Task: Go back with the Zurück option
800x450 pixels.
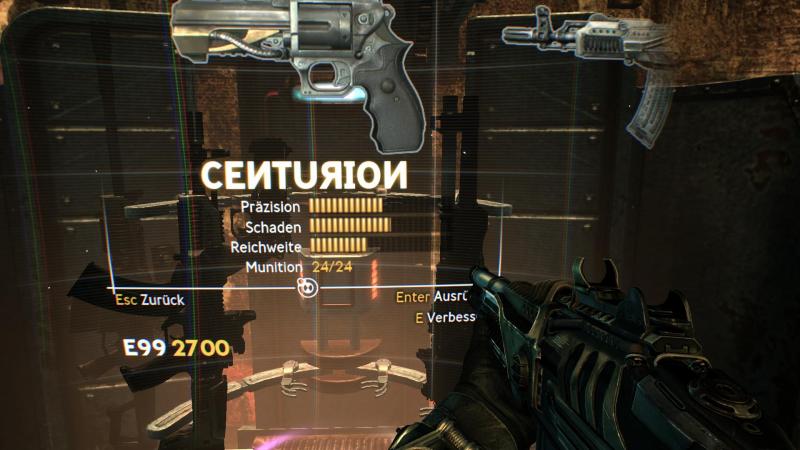Action: [x=149, y=298]
